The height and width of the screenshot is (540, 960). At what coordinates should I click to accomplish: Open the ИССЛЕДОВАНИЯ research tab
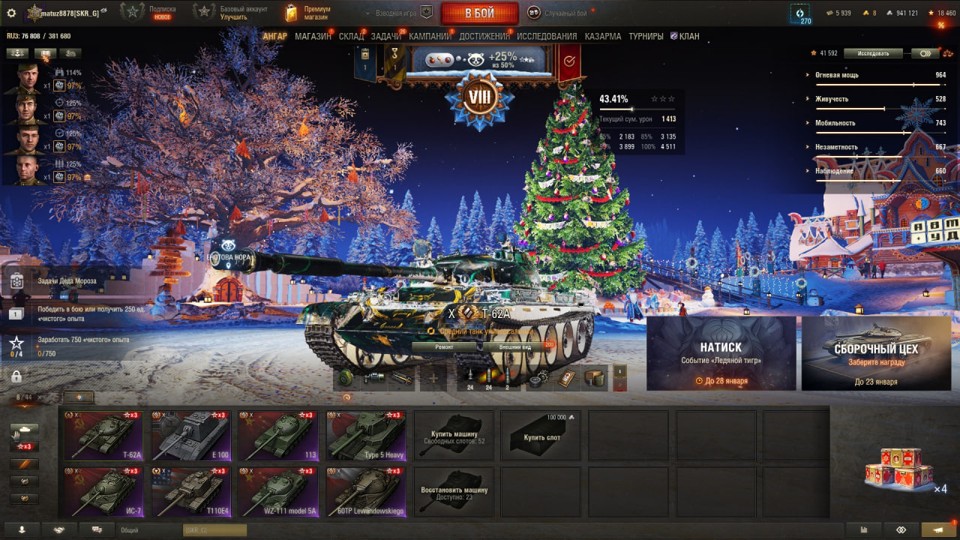pyautogui.click(x=548, y=37)
